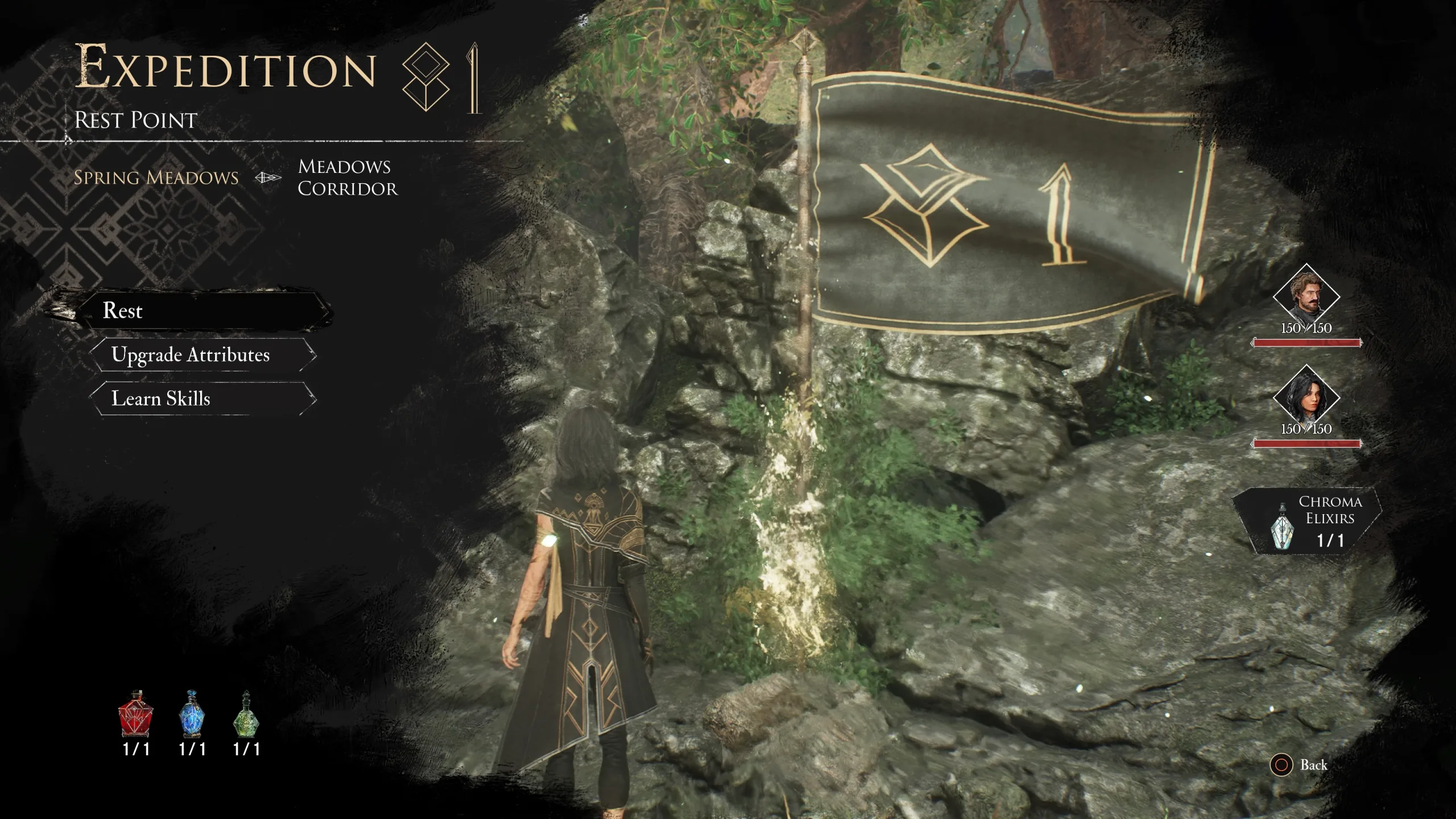This screenshot has height=819, width=1456.
Task: Select the blue potion flask
Action: 192,714
